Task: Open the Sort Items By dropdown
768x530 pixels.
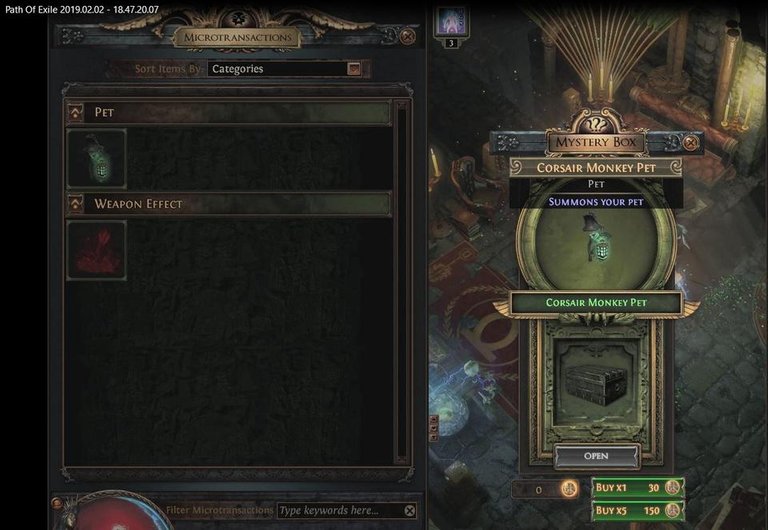Action: (353, 69)
